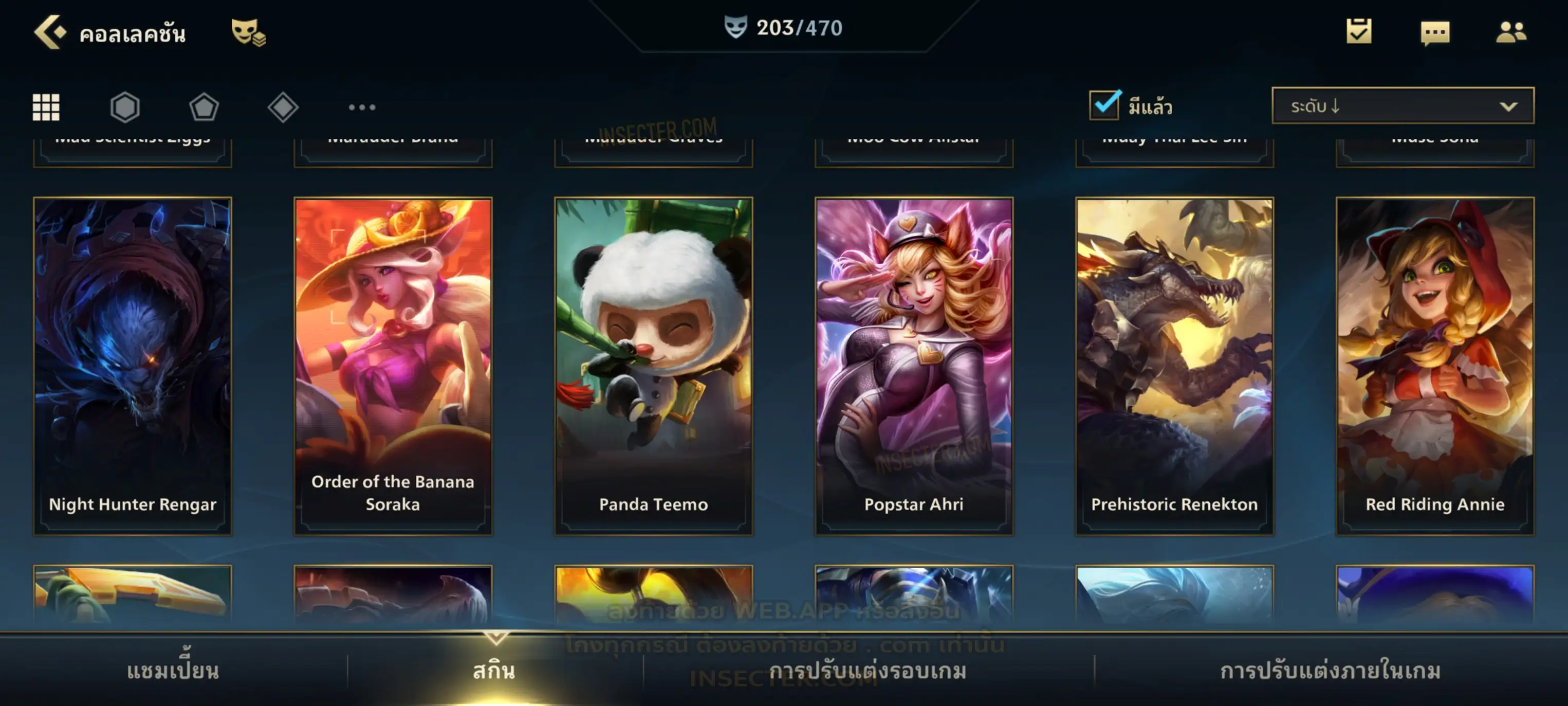The width and height of the screenshot is (1568, 706).
Task: Choose the Order of the Banana Soraka card
Action: pyautogui.click(x=393, y=366)
